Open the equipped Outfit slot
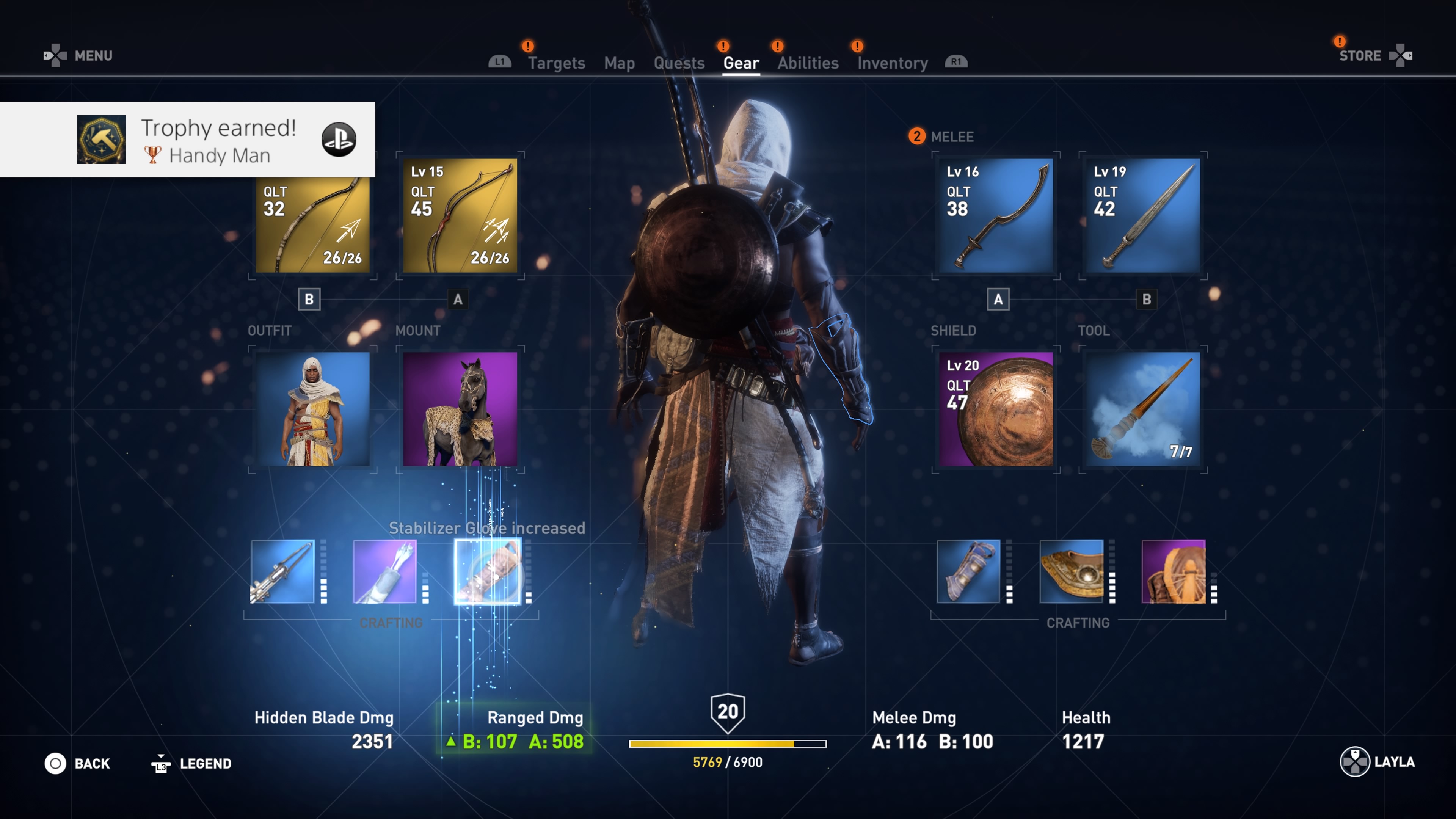Screen dimensions: 1456x819 point(312,410)
